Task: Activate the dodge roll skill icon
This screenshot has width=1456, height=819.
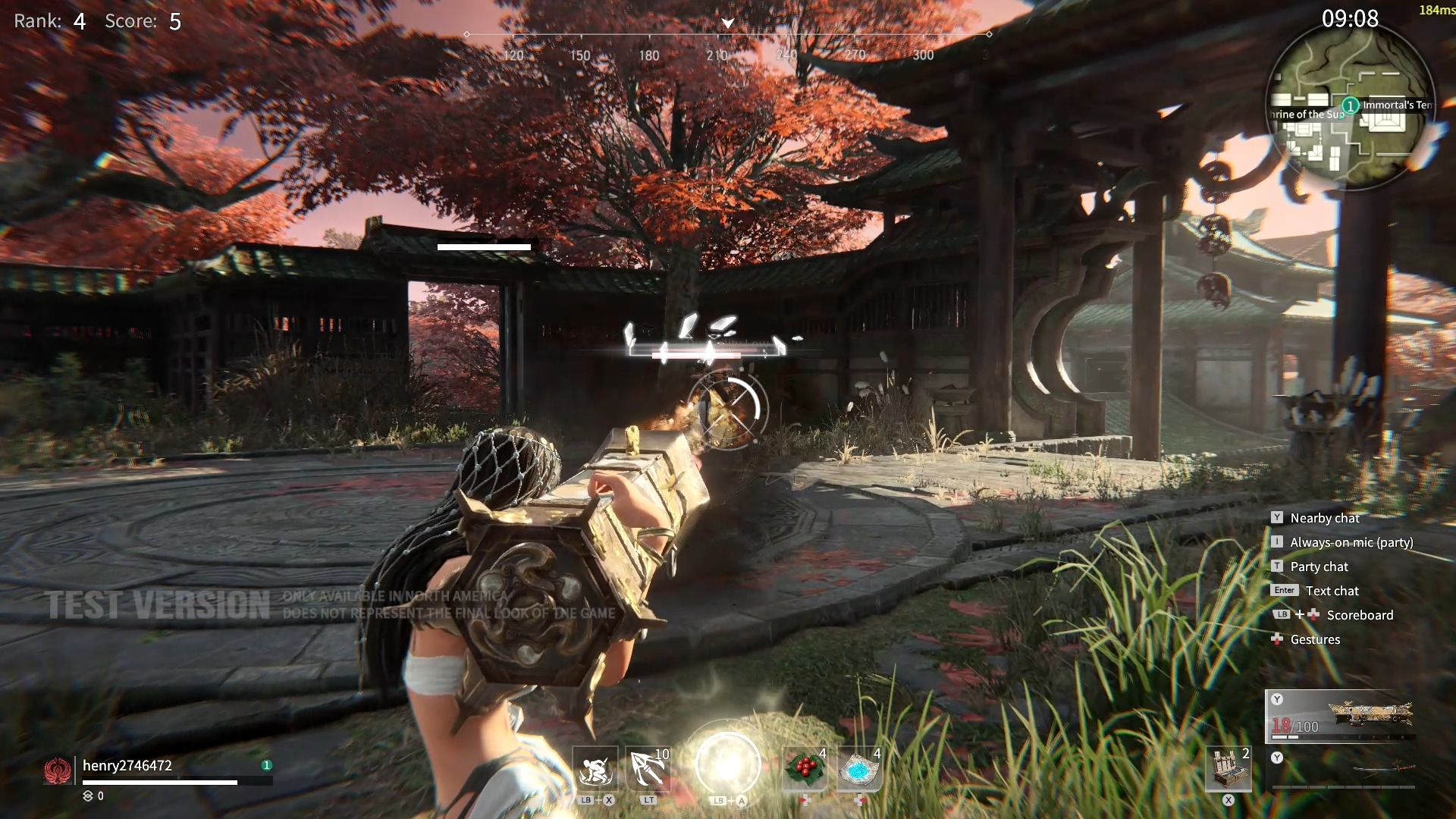Action: point(595,770)
